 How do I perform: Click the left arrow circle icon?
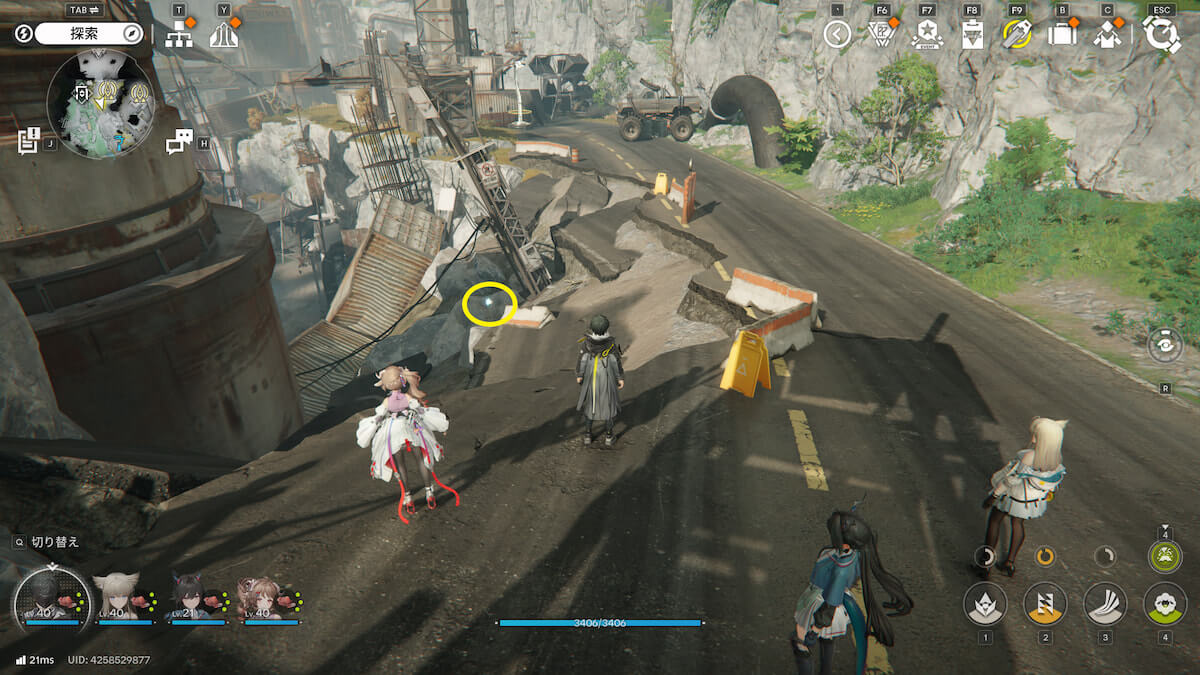pyautogui.click(x=837, y=35)
